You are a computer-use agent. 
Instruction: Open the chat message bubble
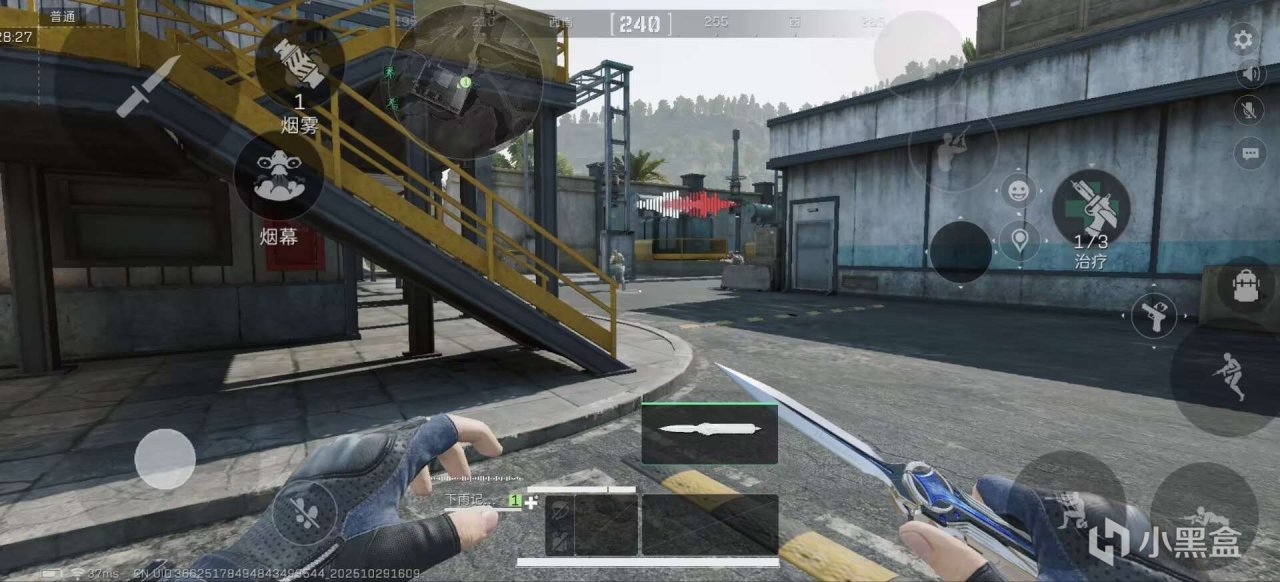click(1249, 153)
